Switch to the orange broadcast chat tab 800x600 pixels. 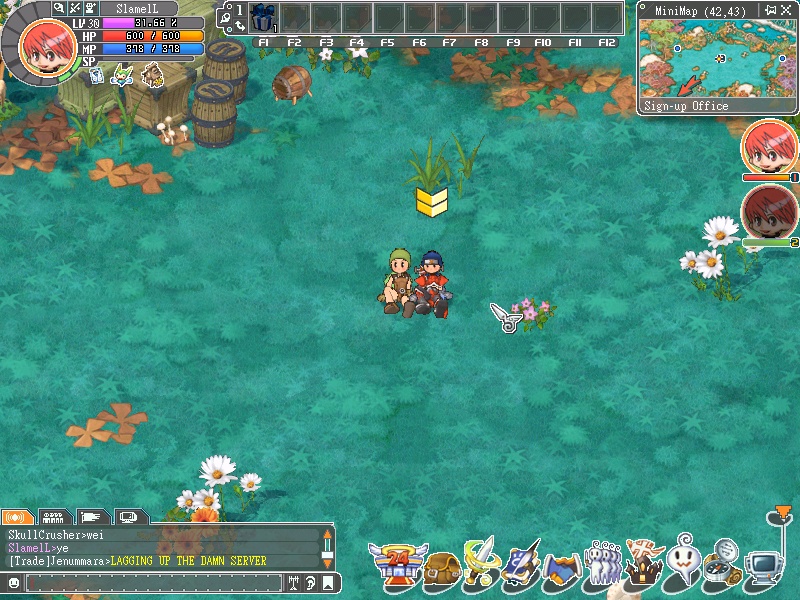[16, 517]
